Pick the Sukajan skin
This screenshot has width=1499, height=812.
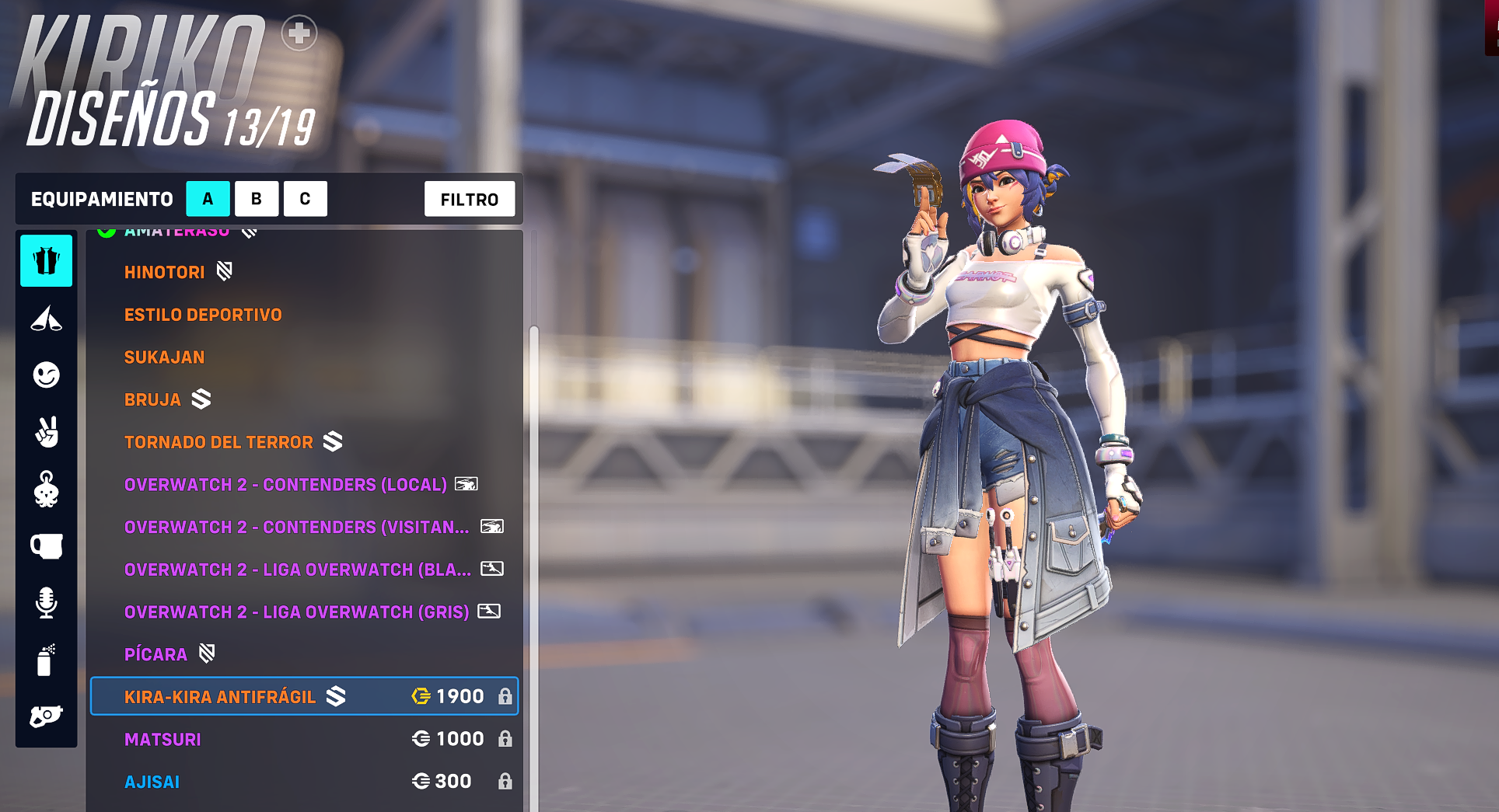(x=165, y=357)
